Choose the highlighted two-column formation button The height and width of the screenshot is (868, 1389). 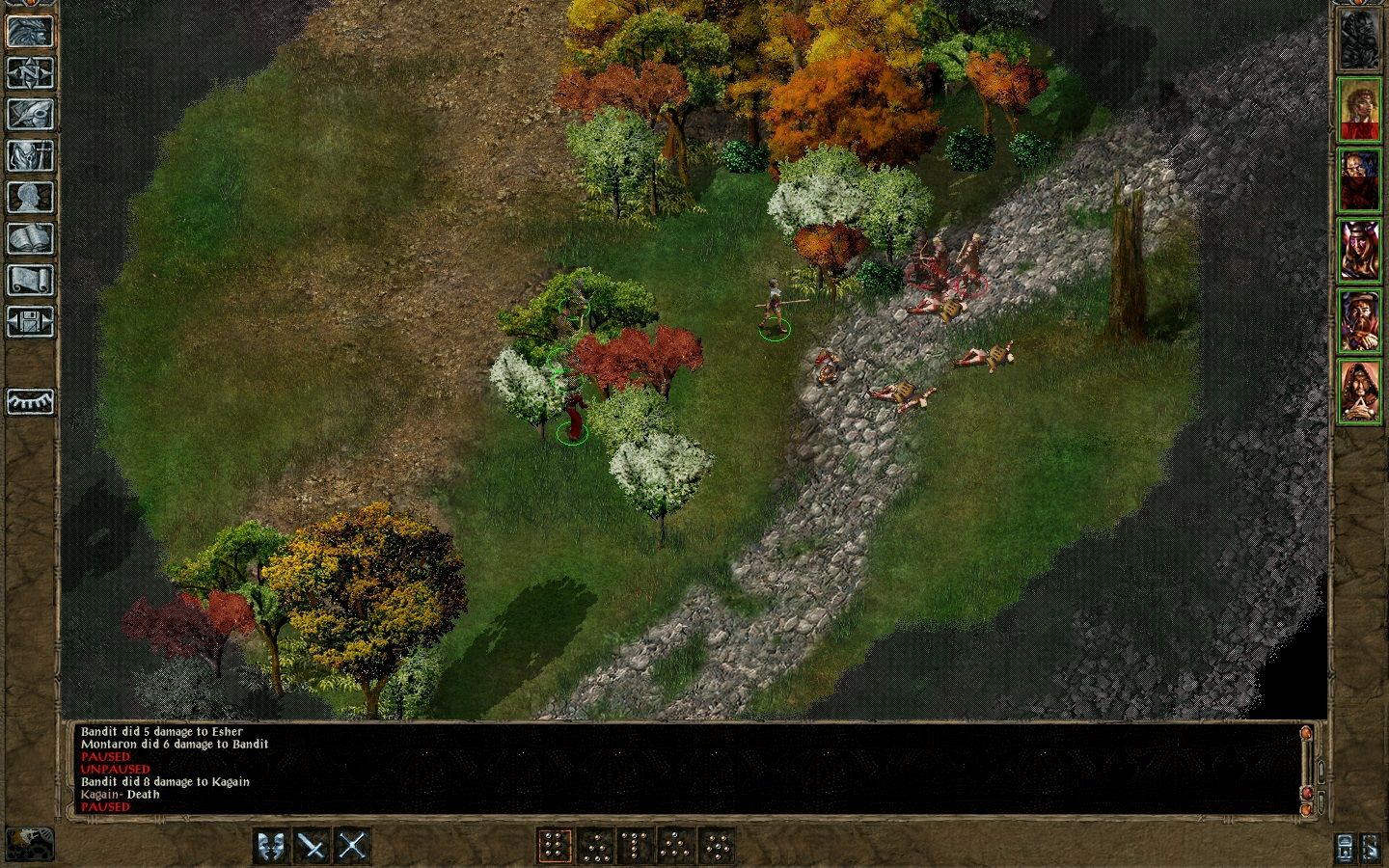pos(554,846)
